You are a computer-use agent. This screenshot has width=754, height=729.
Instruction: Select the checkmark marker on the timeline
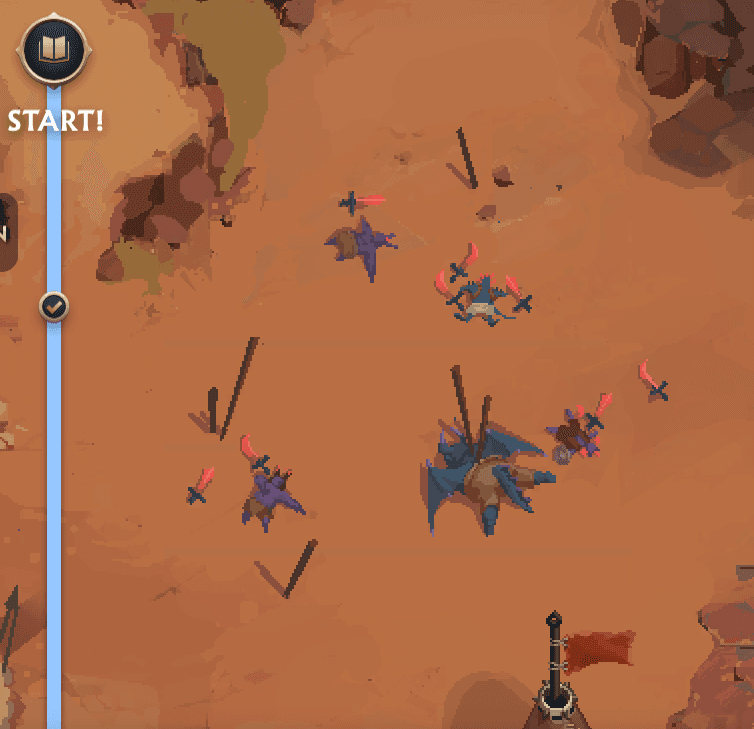pos(54,307)
